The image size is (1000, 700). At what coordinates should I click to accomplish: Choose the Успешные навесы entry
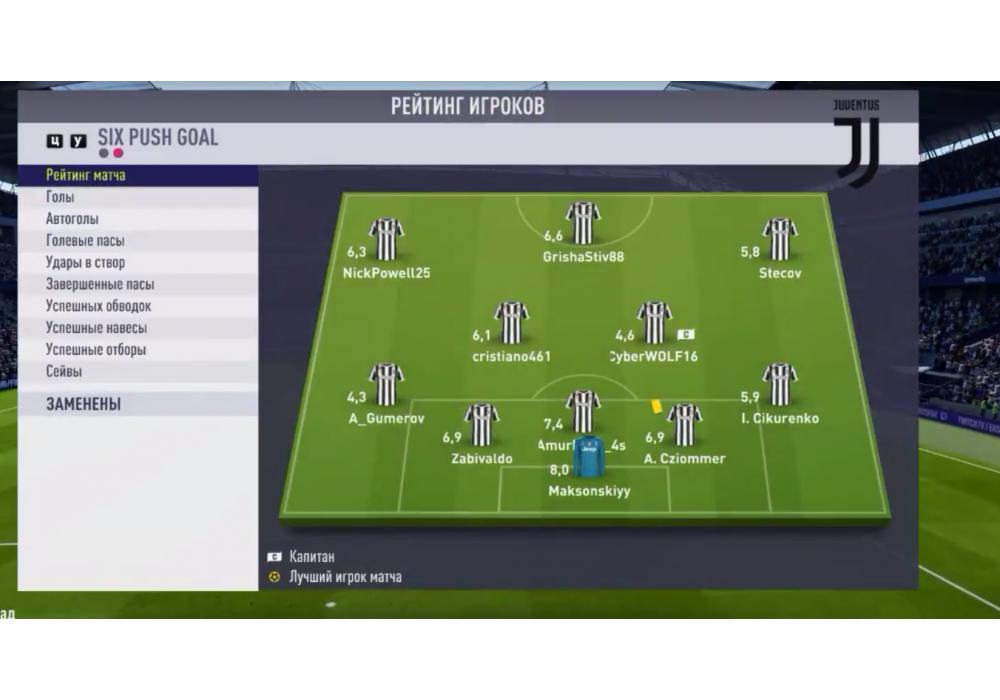pos(96,328)
